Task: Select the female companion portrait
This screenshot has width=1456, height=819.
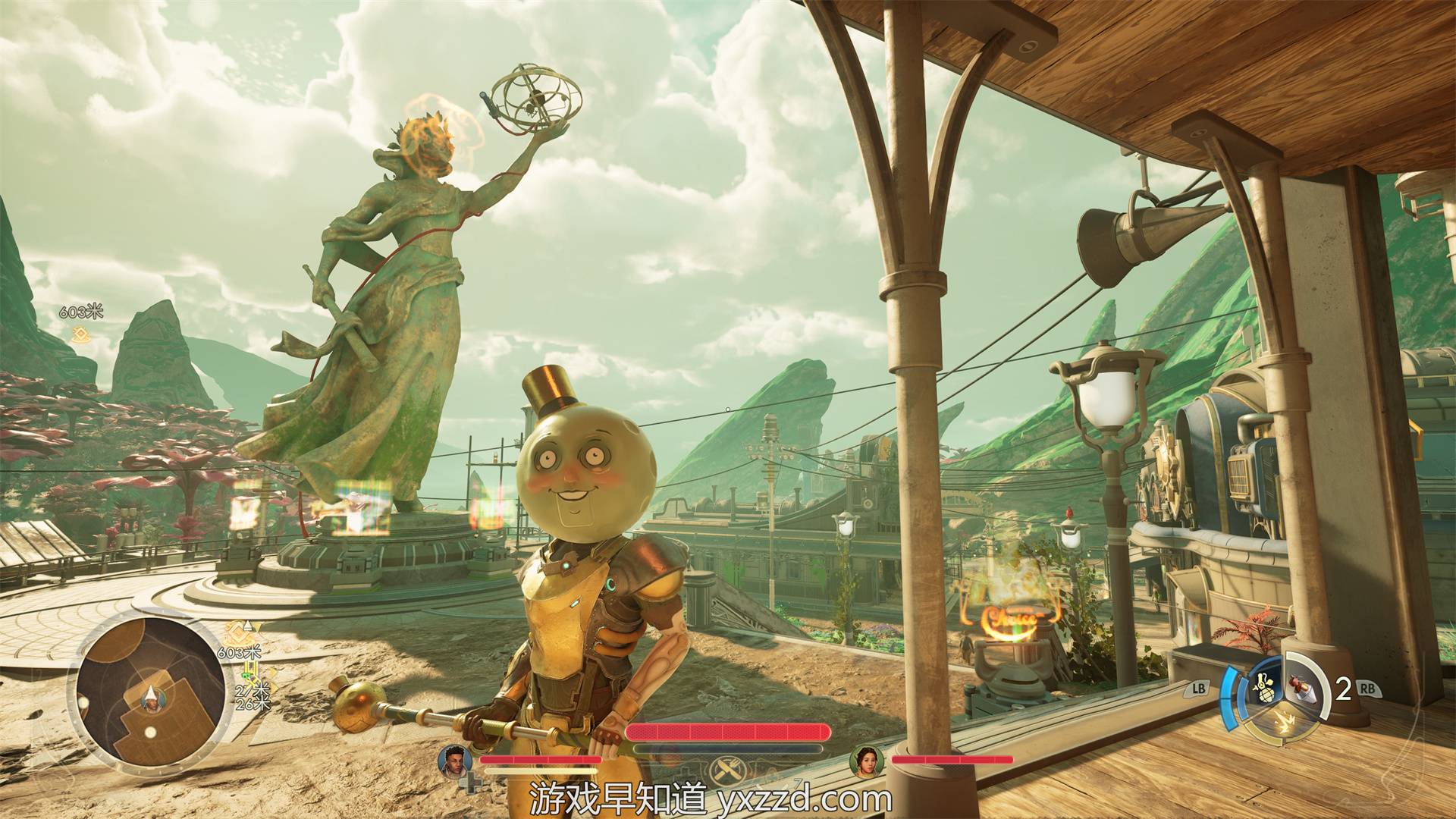Action: coord(866,761)
